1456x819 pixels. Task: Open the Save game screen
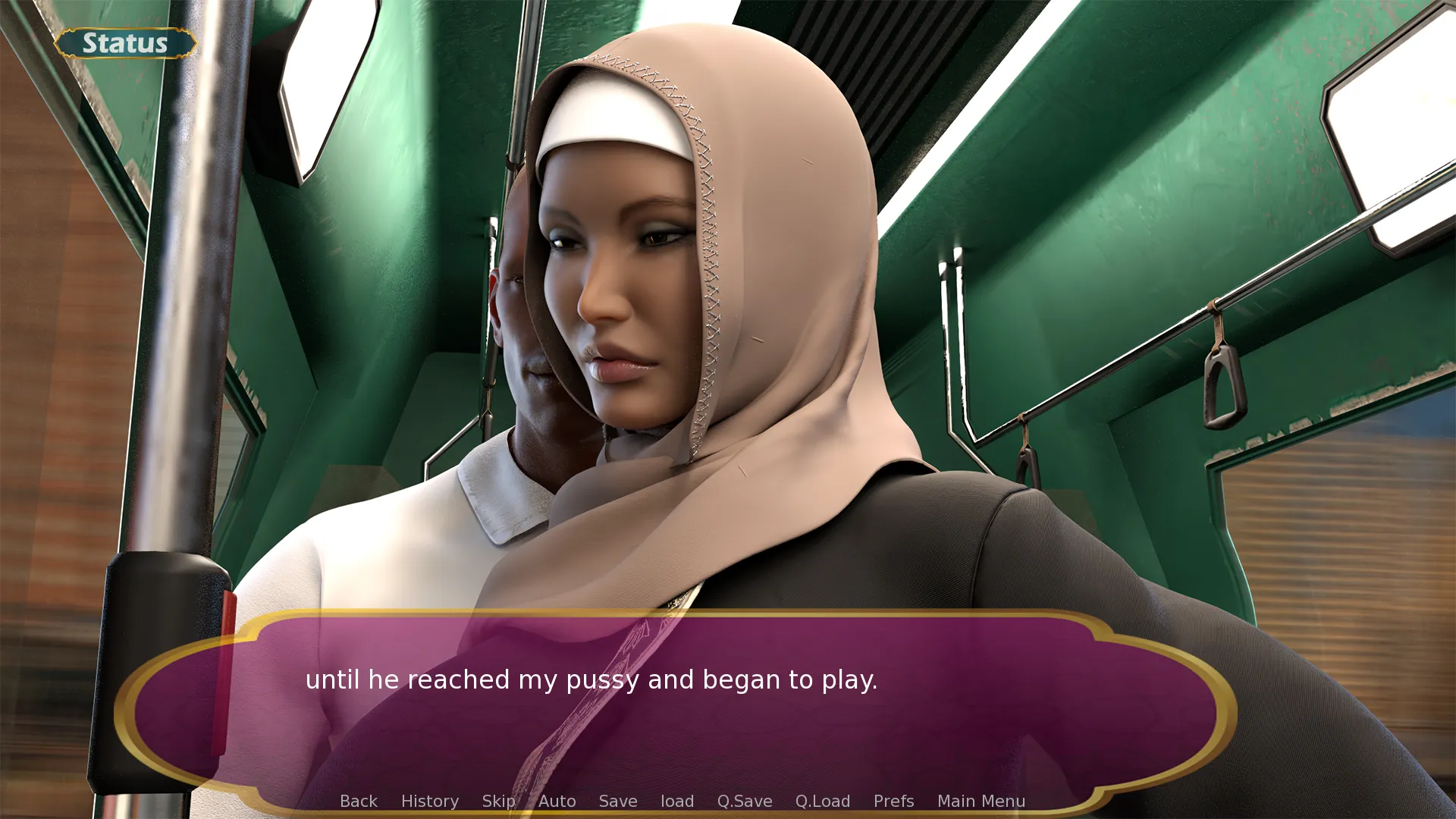[617, 801]
